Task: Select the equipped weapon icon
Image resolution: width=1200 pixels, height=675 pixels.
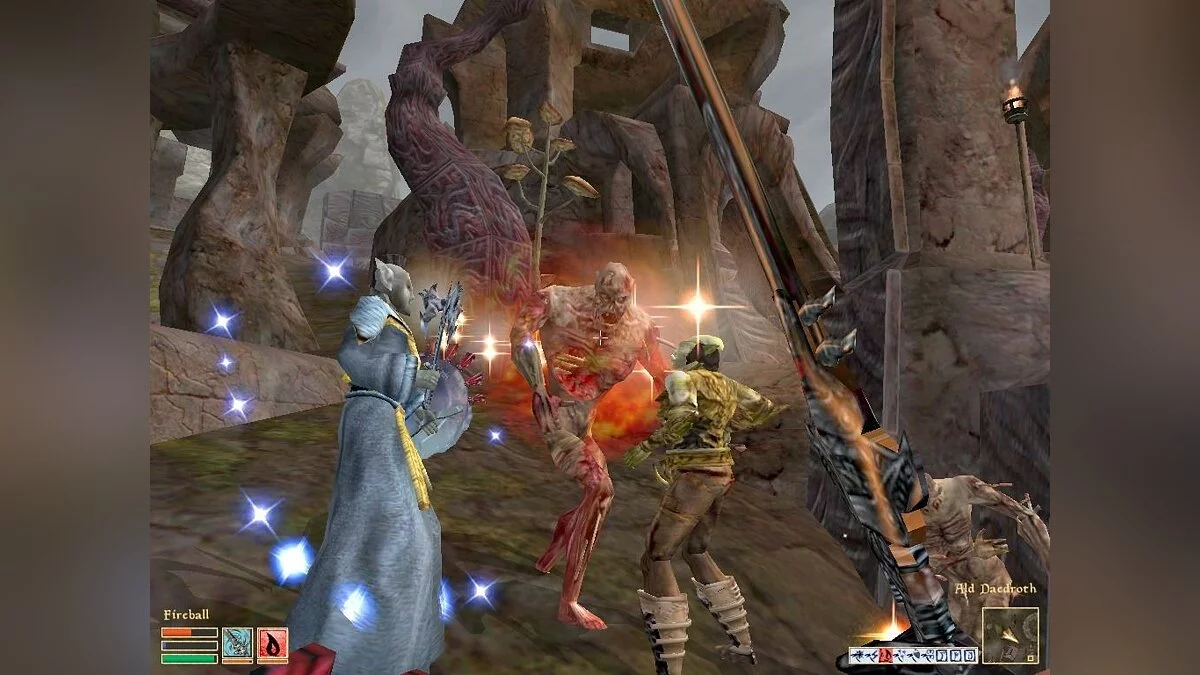Action: point(237,644)
